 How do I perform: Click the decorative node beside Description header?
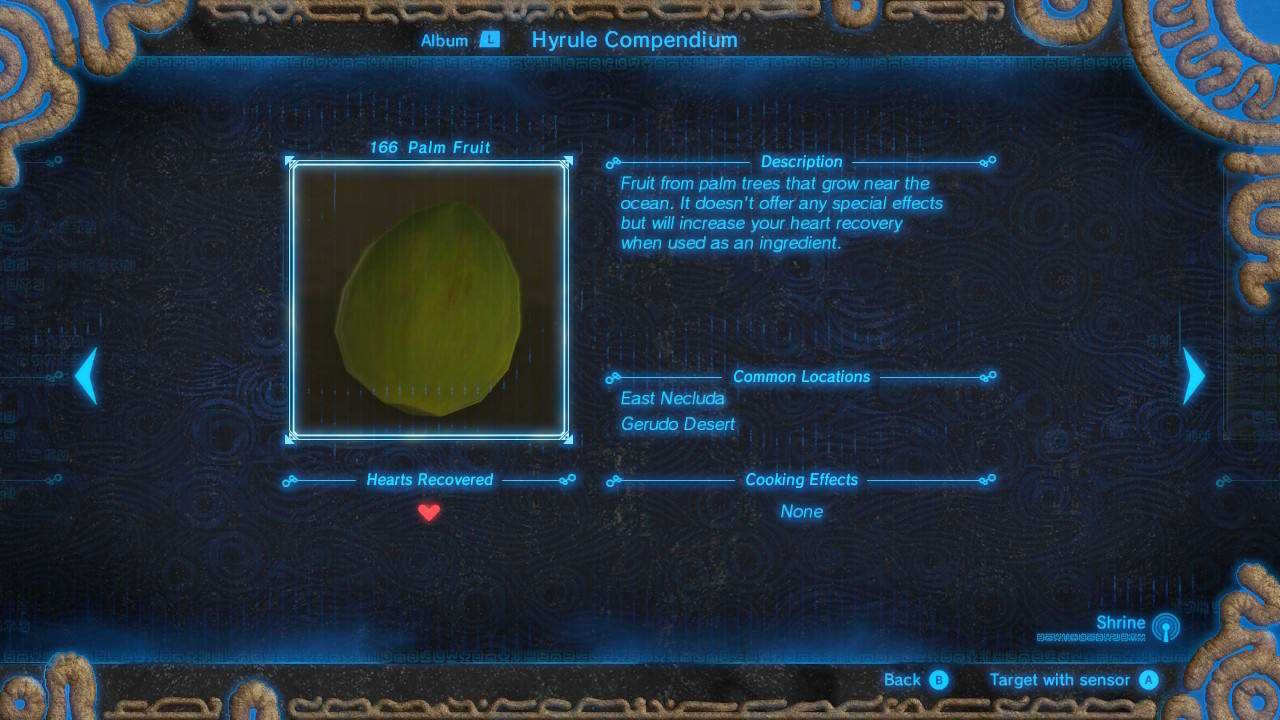(612, 161)
